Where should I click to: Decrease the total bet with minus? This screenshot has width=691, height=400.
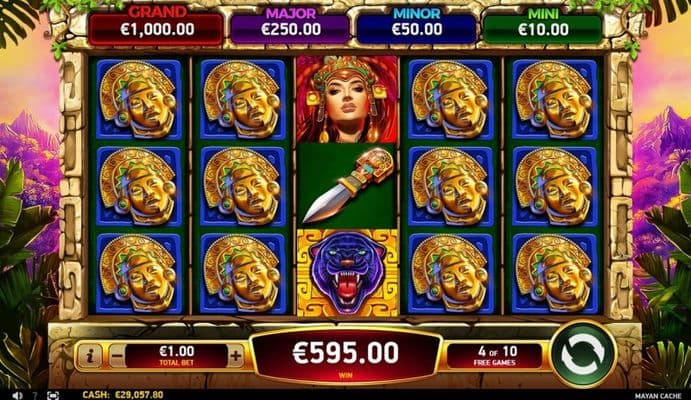117,355
